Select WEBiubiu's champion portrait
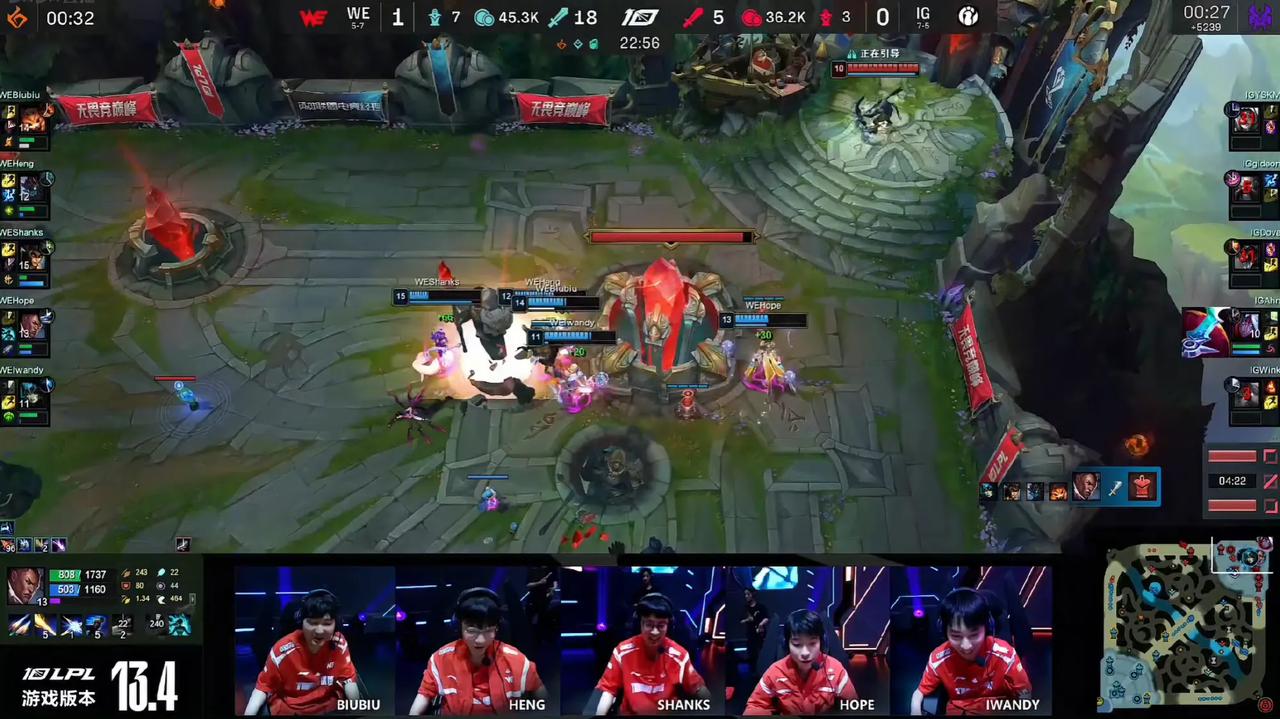The width and height of the screenshot is (1280, 719). [30, 119]
